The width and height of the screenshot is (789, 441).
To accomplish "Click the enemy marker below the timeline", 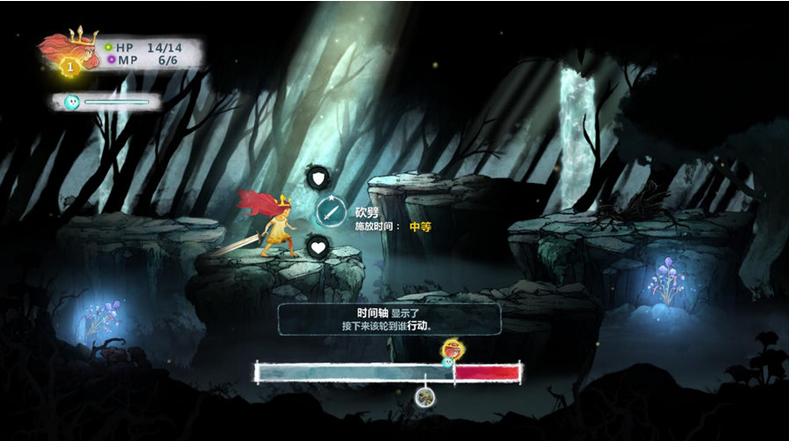I will coord(425,397).
